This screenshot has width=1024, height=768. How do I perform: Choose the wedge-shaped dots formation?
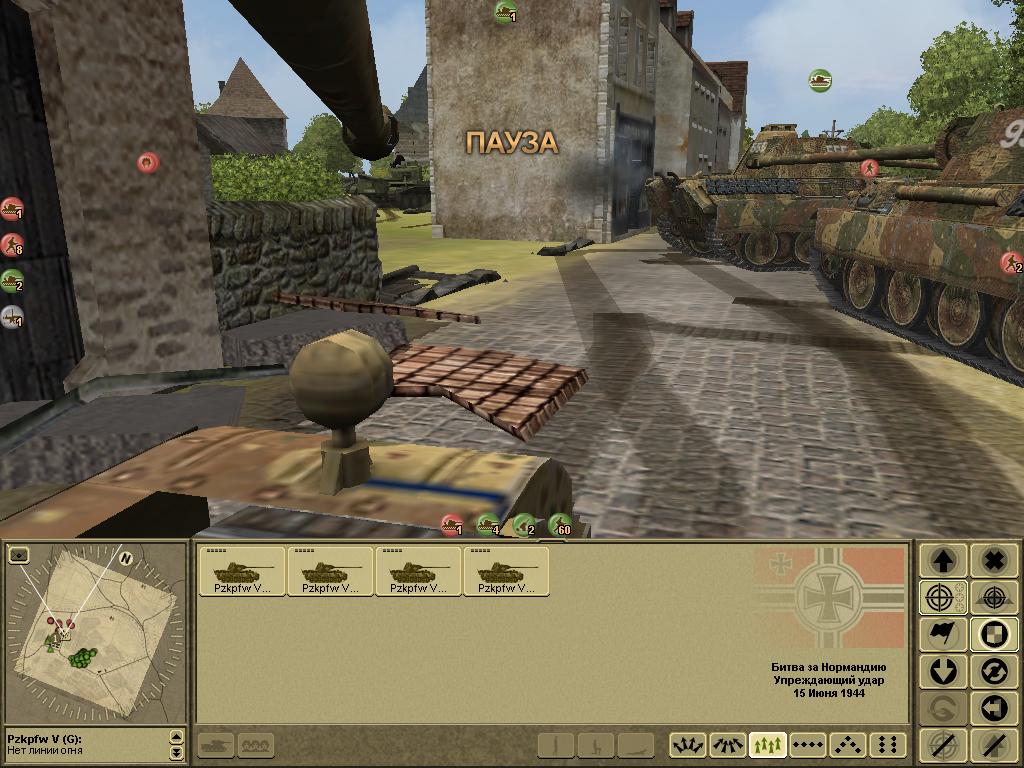click(848, 745)
